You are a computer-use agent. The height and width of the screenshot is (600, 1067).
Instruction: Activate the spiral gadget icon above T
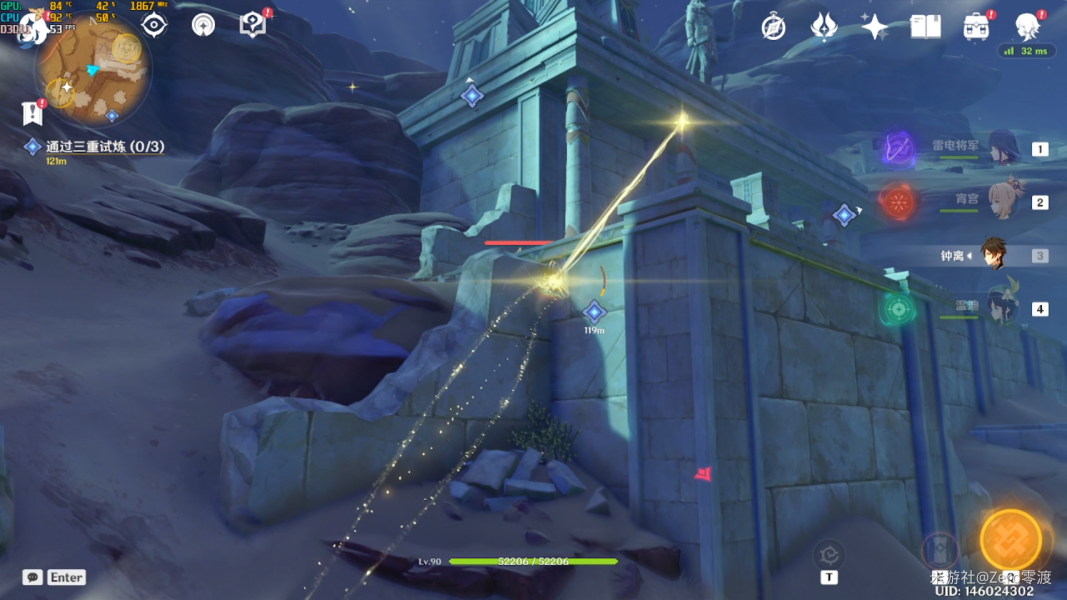pos(828,553)
